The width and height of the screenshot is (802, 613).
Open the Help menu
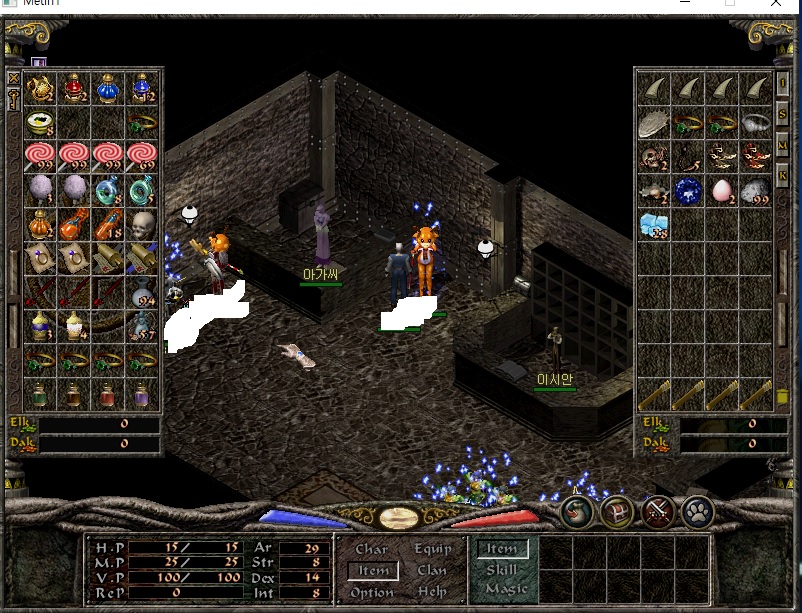tap(432, 592)
